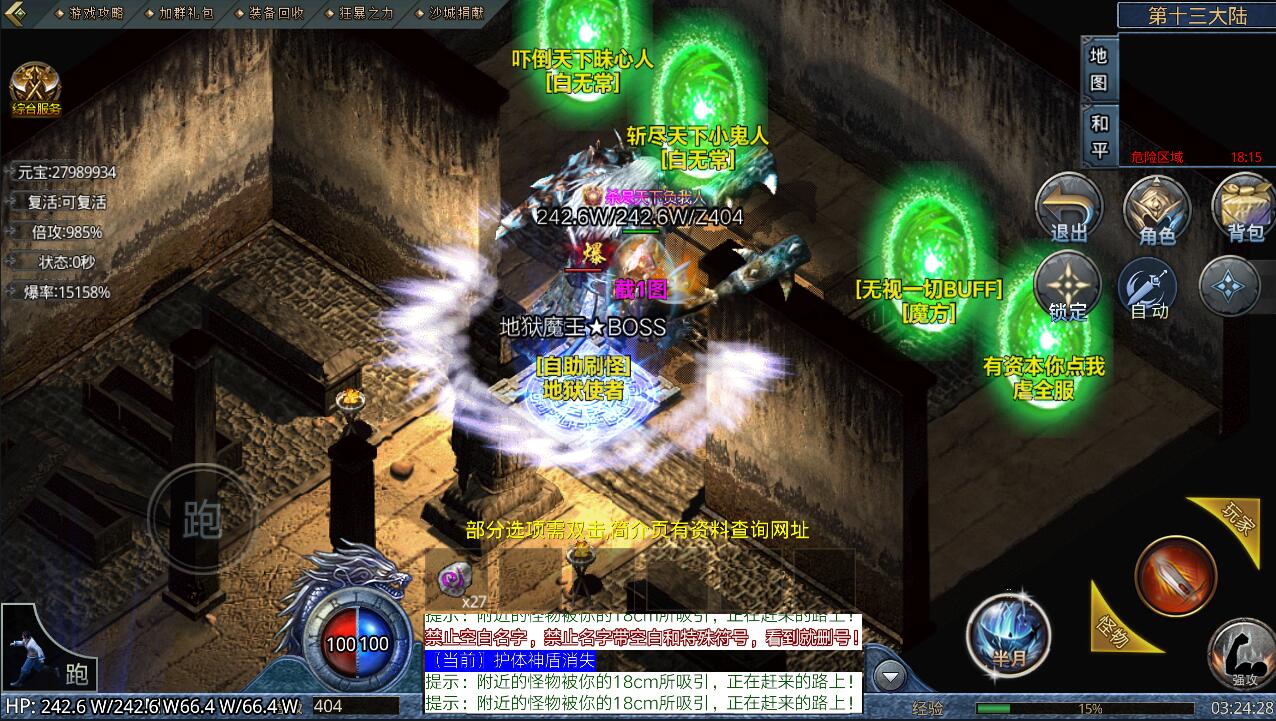This screenshot has width=1276, height=721.
Task: Open the 综合服务 services icon
Action: [x=36, y=89]
